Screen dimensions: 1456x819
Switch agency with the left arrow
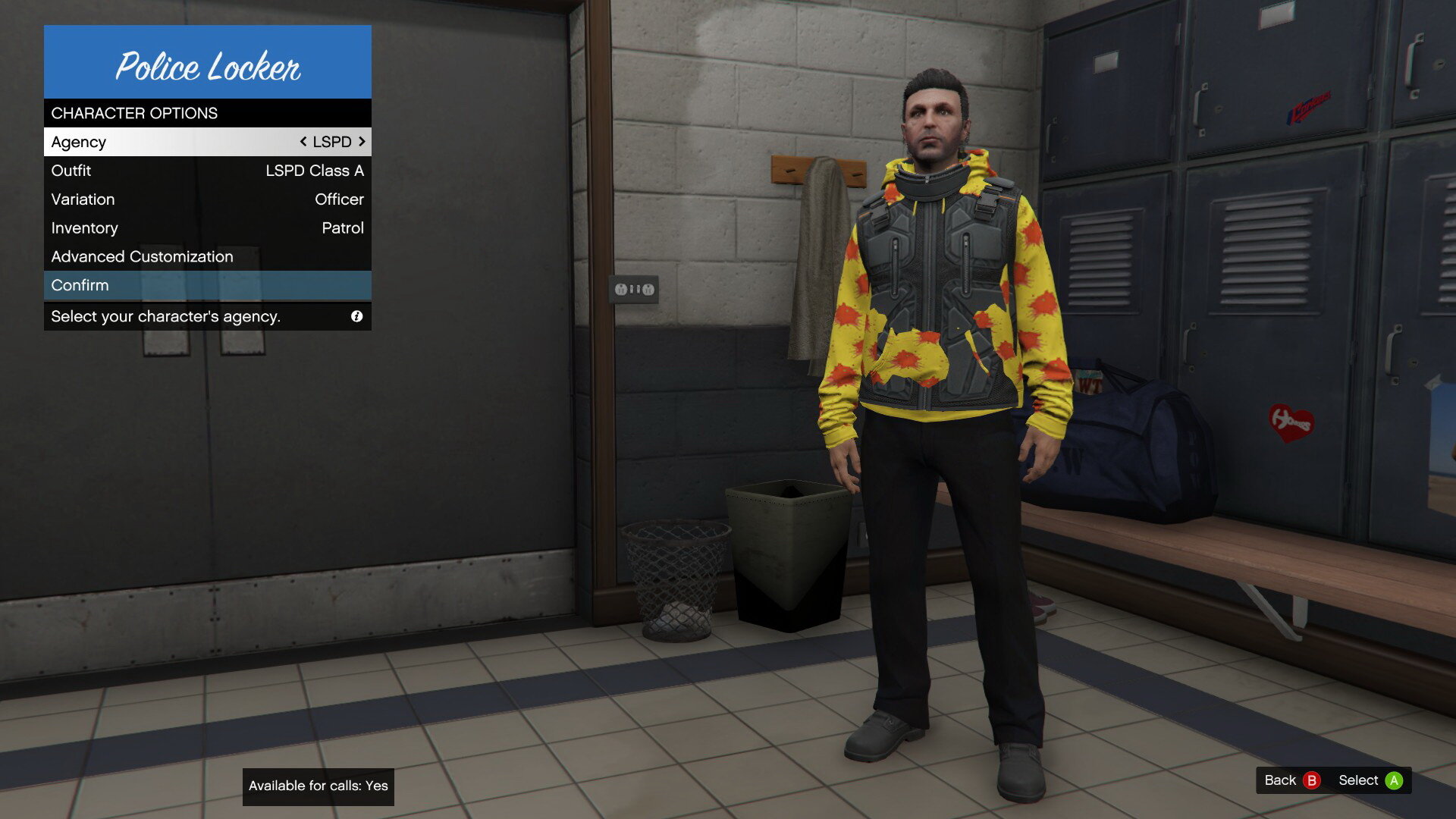[303, 142]
